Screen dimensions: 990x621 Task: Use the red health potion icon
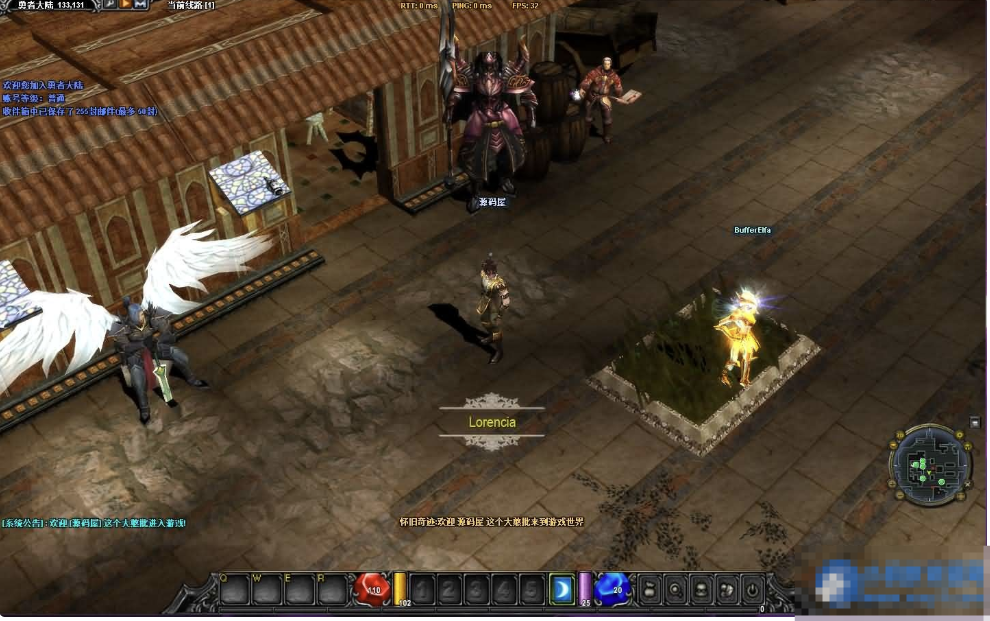coord(372,589)
